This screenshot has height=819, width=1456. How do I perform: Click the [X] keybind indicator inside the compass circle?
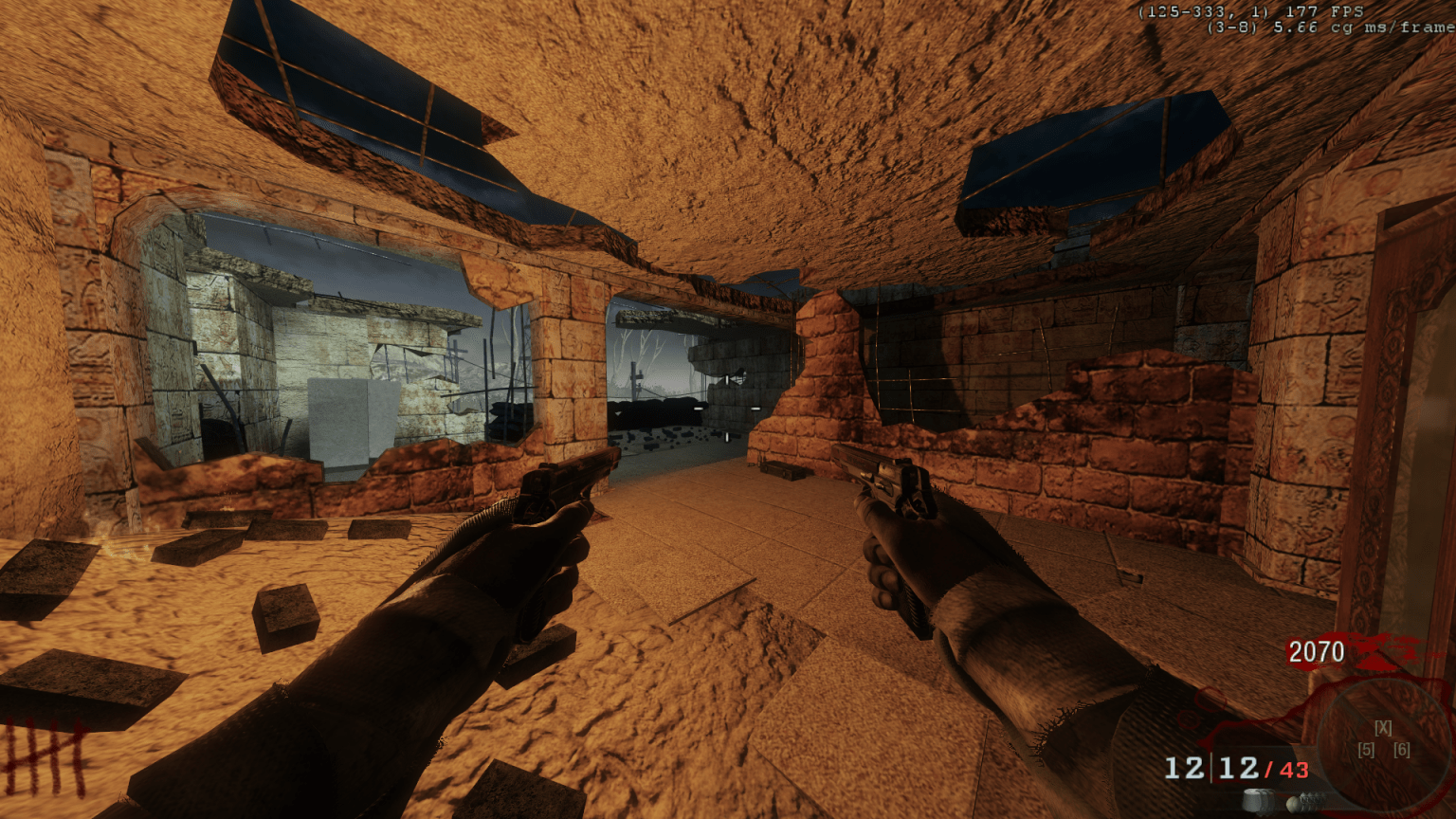pyautogui.click(x=1383, y=728)
